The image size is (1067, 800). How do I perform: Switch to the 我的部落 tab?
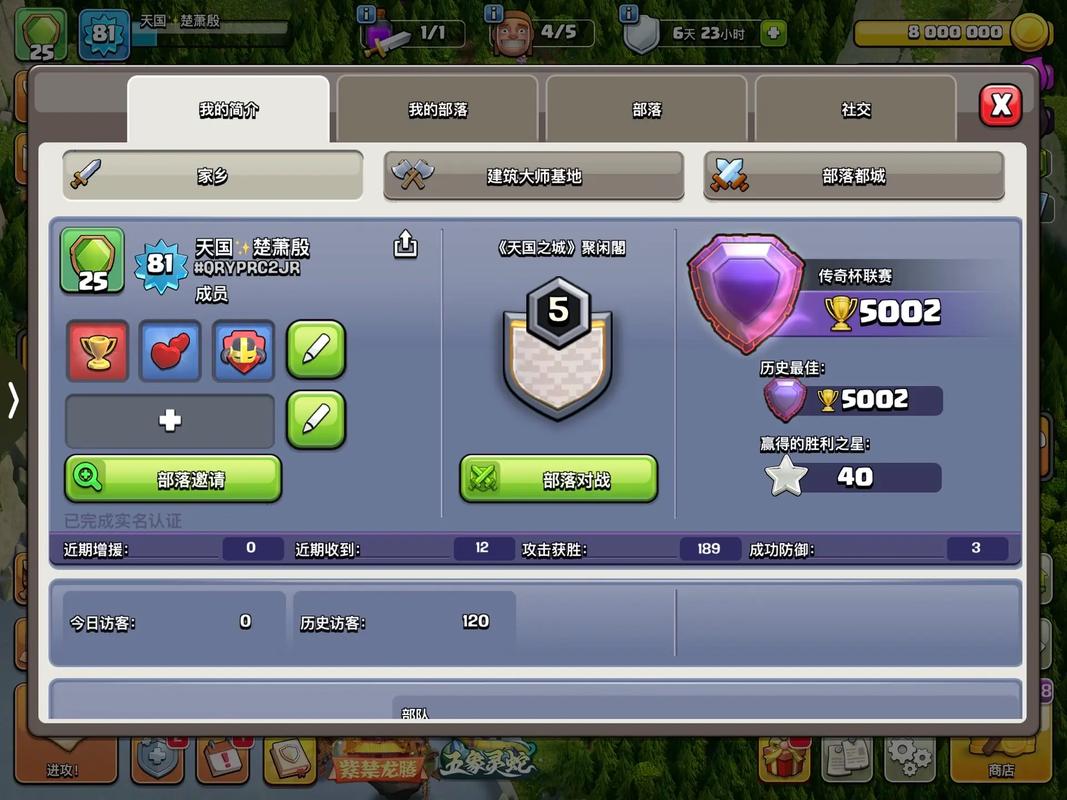click(437, 110)
